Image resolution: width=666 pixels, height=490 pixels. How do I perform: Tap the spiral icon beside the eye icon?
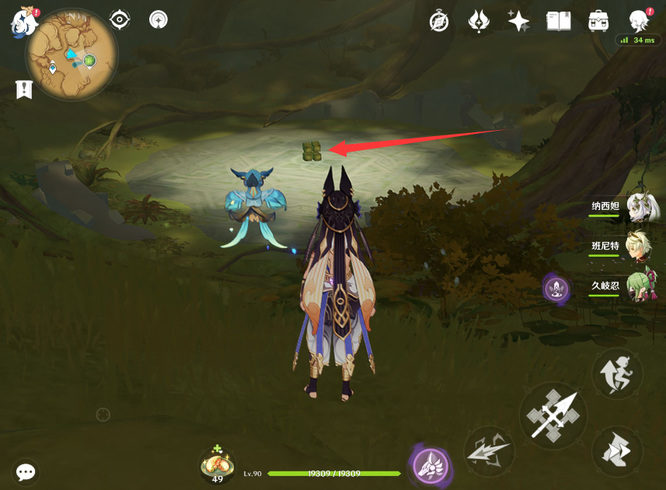[x=158, y=19]
